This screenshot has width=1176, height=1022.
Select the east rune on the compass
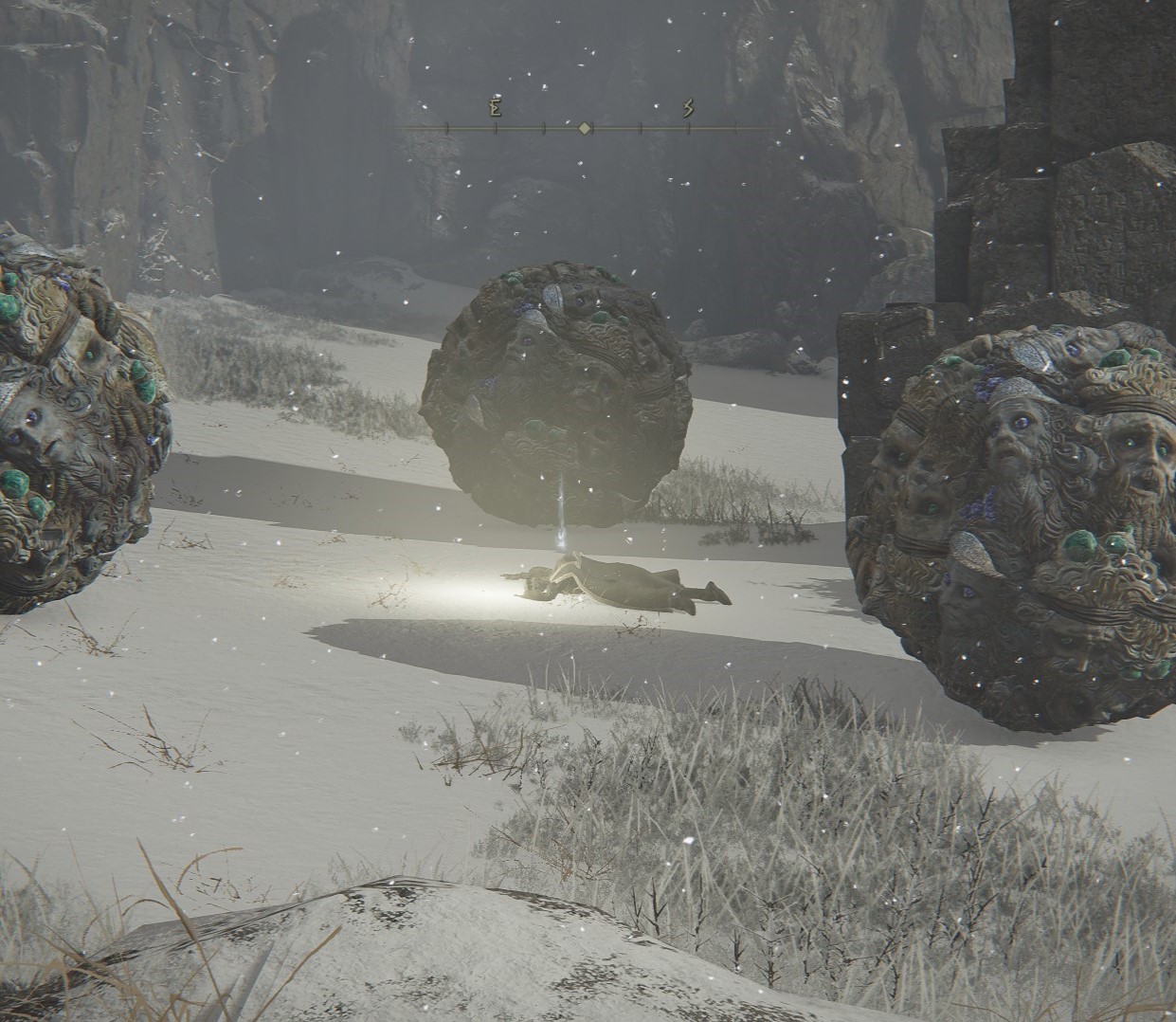coord(495,108)
